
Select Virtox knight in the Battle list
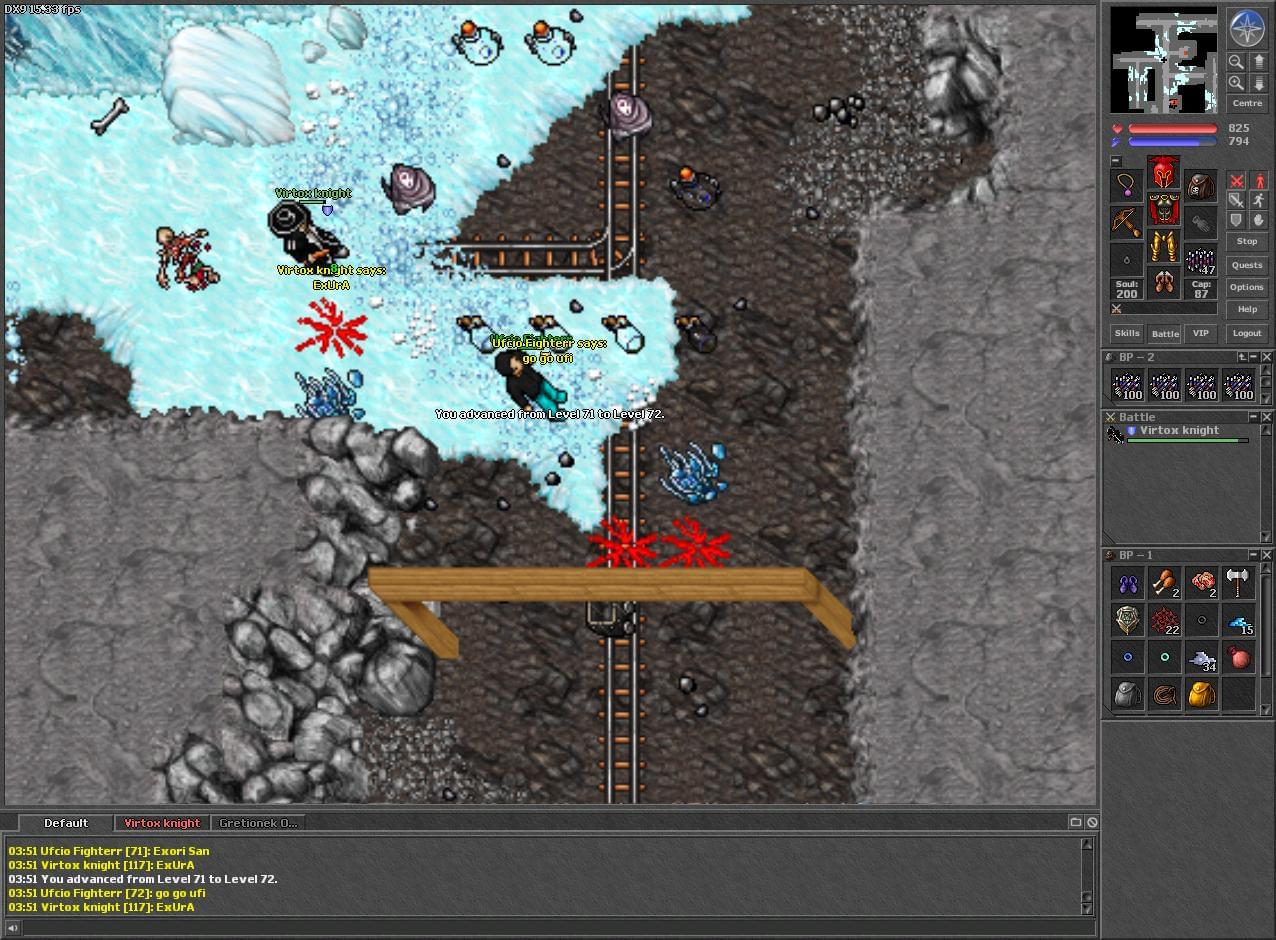(x=1179, y=431)
